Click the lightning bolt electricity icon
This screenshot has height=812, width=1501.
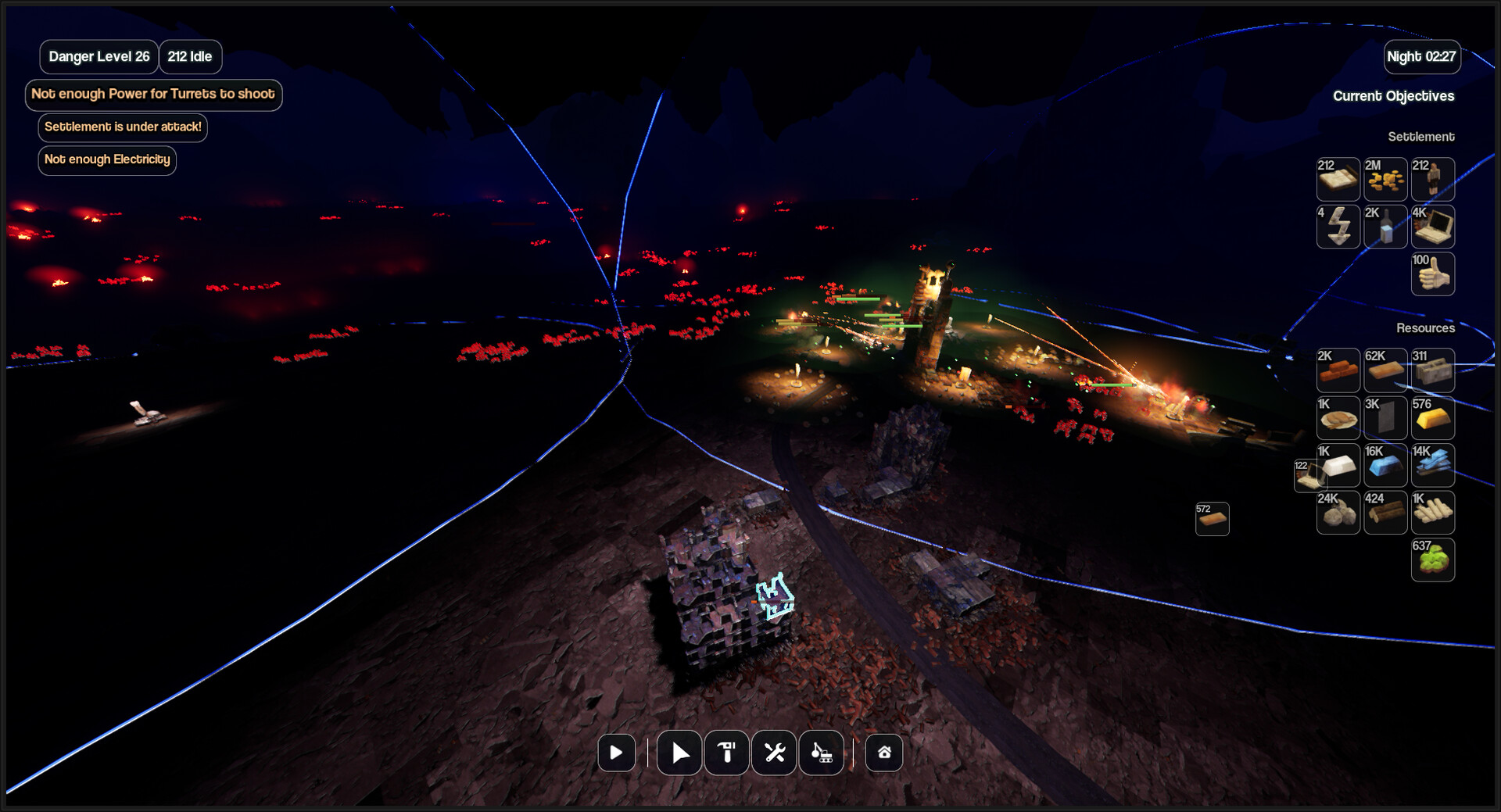[x=1338, y=227]
